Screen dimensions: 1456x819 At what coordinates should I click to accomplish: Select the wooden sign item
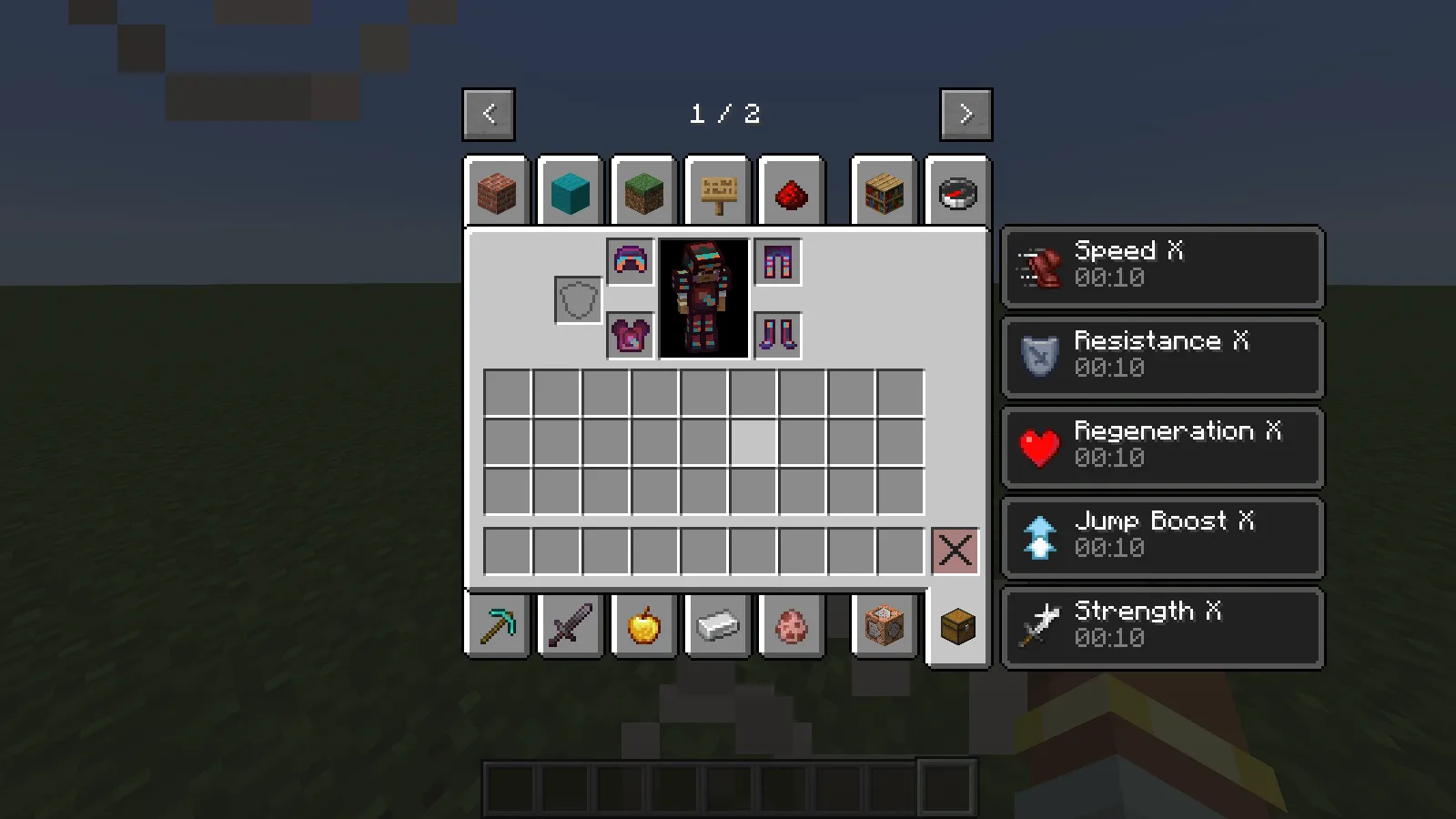tap(717, 192)
